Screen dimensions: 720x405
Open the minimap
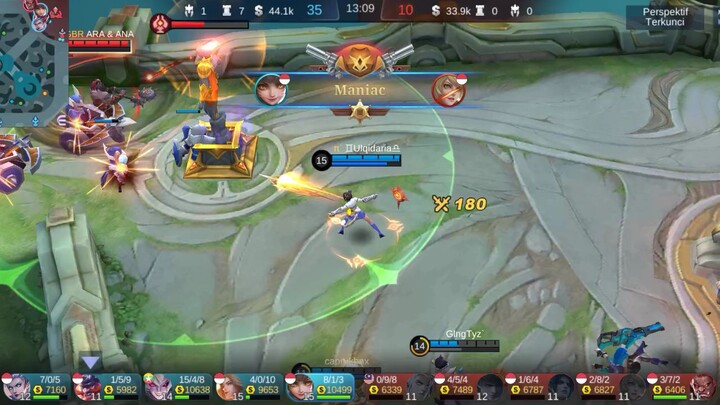[33, 62]
